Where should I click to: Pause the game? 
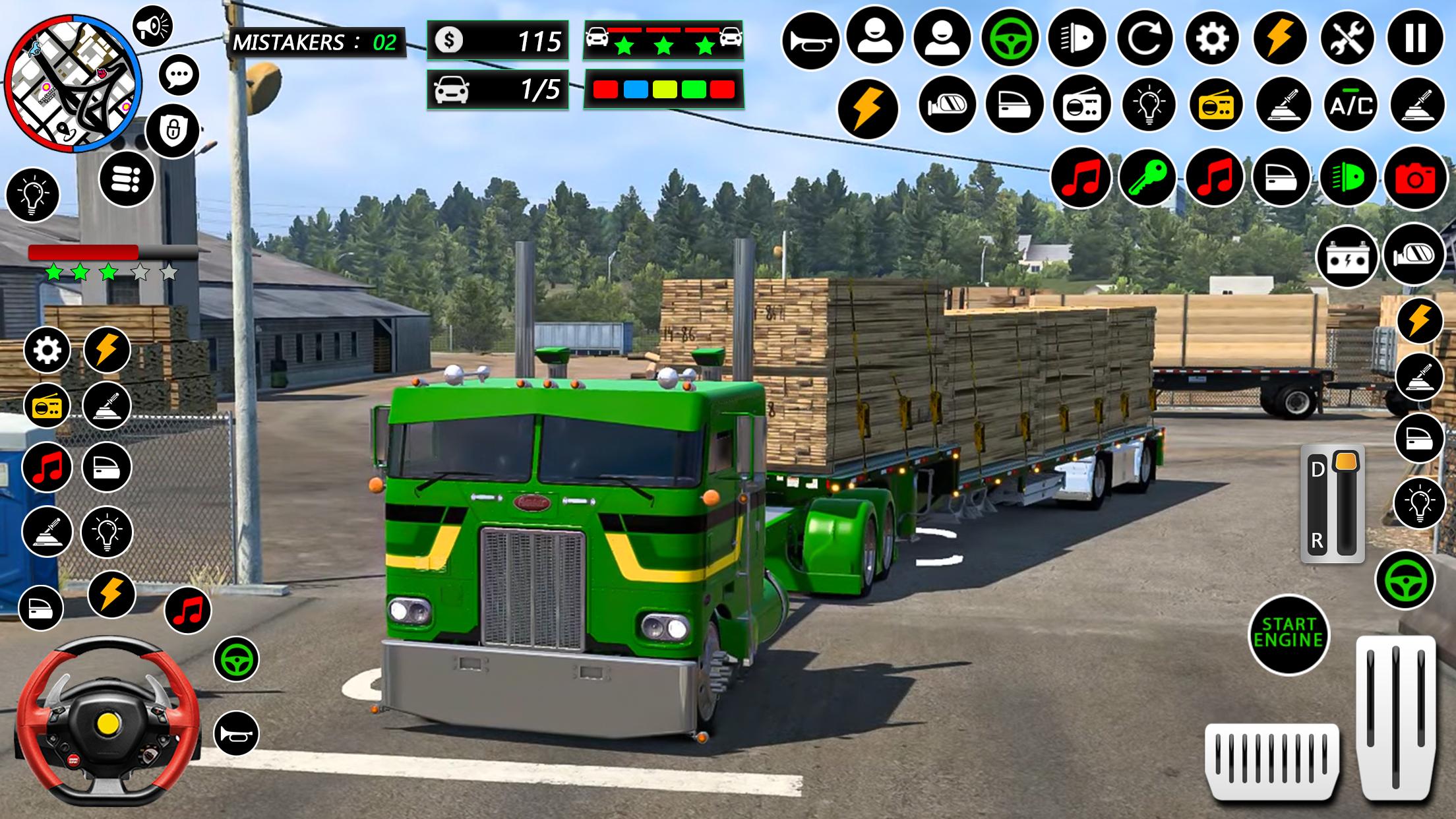[x=1416, y=39]
